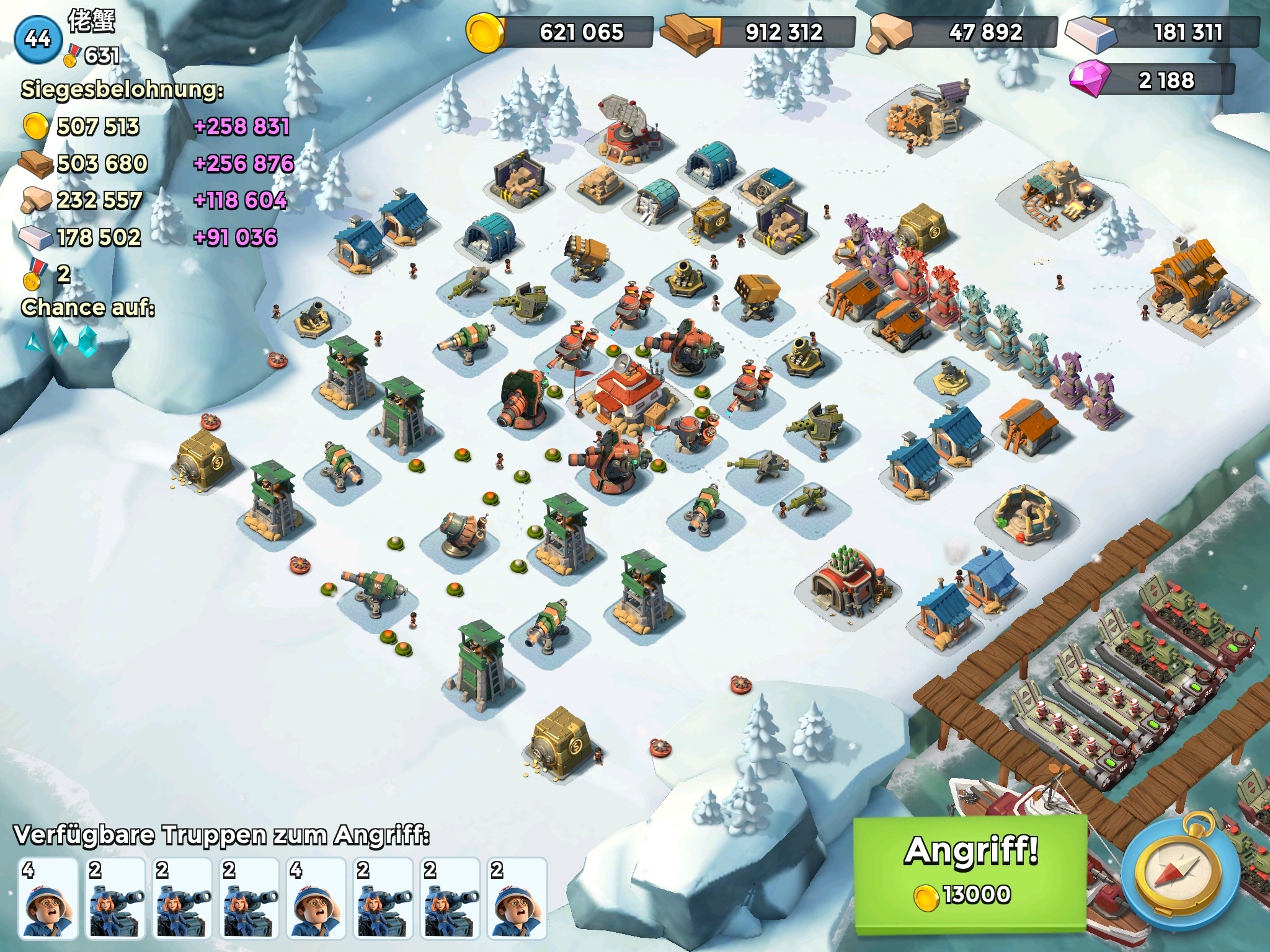Tap the pink diamond gem counter
Viewport: 1270px width, 952px height.
pos(1151,80)
